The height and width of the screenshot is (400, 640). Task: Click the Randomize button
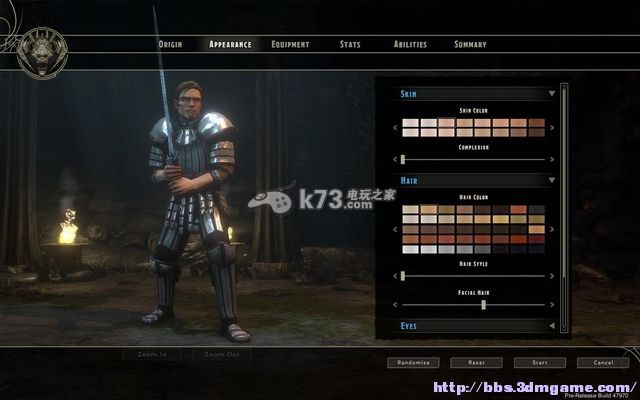click(x=412, y=363)
